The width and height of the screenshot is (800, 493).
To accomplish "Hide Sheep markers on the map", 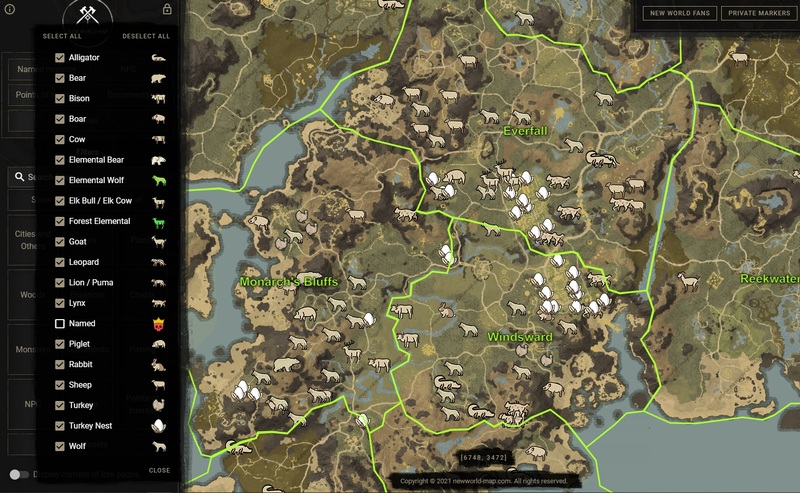I will (60, 385).
